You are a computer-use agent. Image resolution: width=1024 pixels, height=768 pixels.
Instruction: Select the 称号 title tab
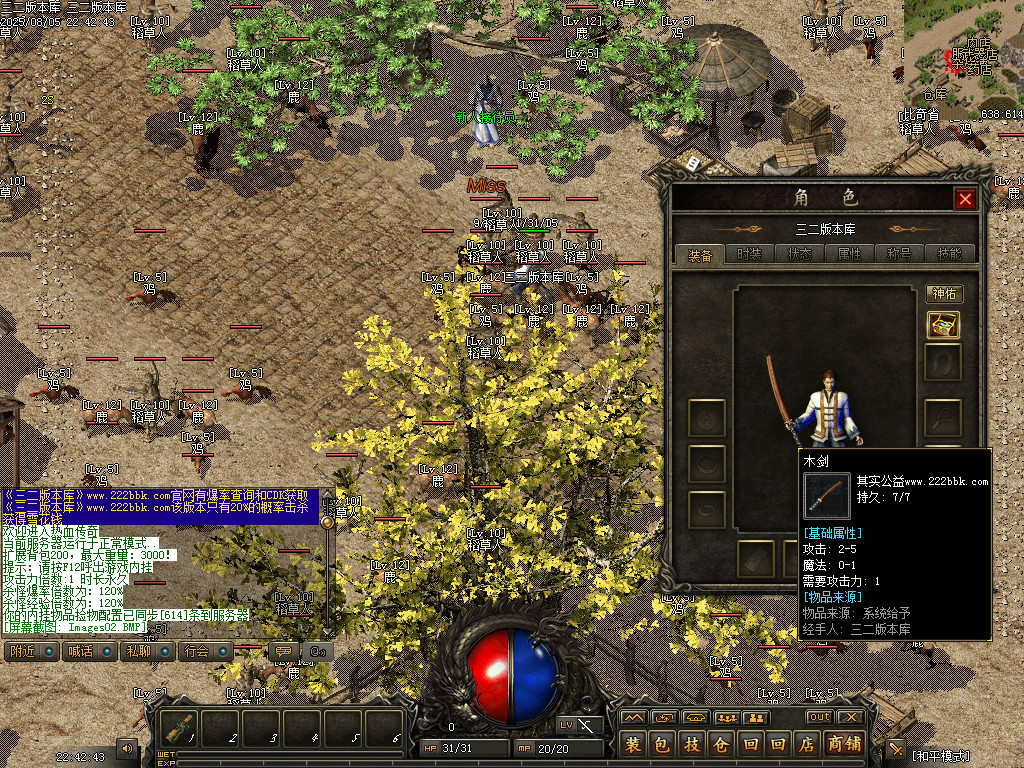click(x=899, y=255)
